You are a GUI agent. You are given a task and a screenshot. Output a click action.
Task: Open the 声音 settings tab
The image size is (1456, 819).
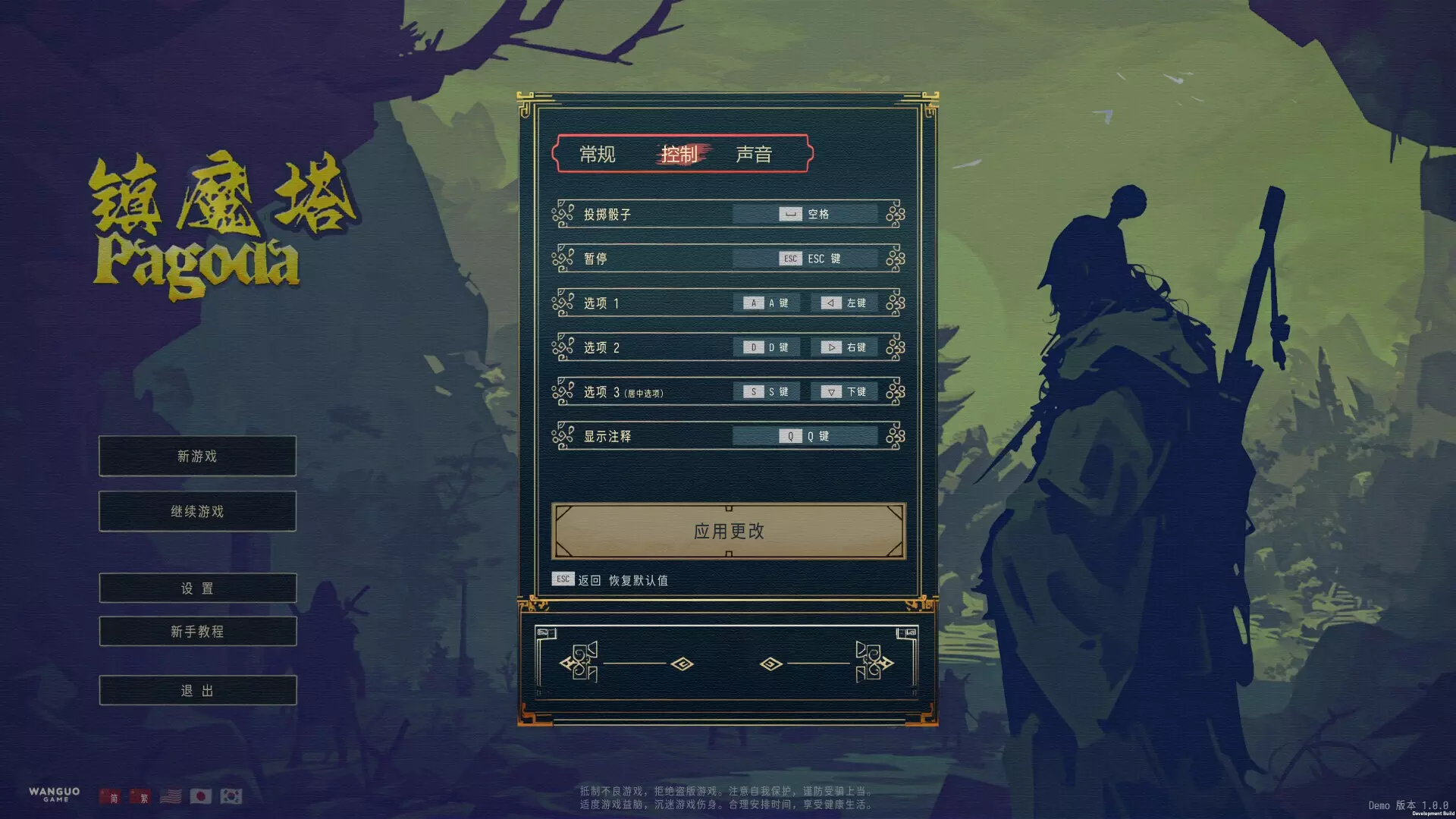(x=755, y=154)
